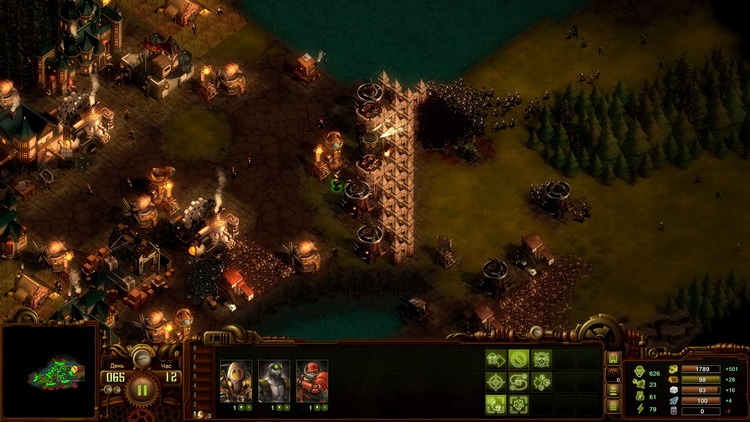This screenshot has width=750, height=422.
Task: Activate the stop command (crossed circle icon)
Action: point(519,358)
